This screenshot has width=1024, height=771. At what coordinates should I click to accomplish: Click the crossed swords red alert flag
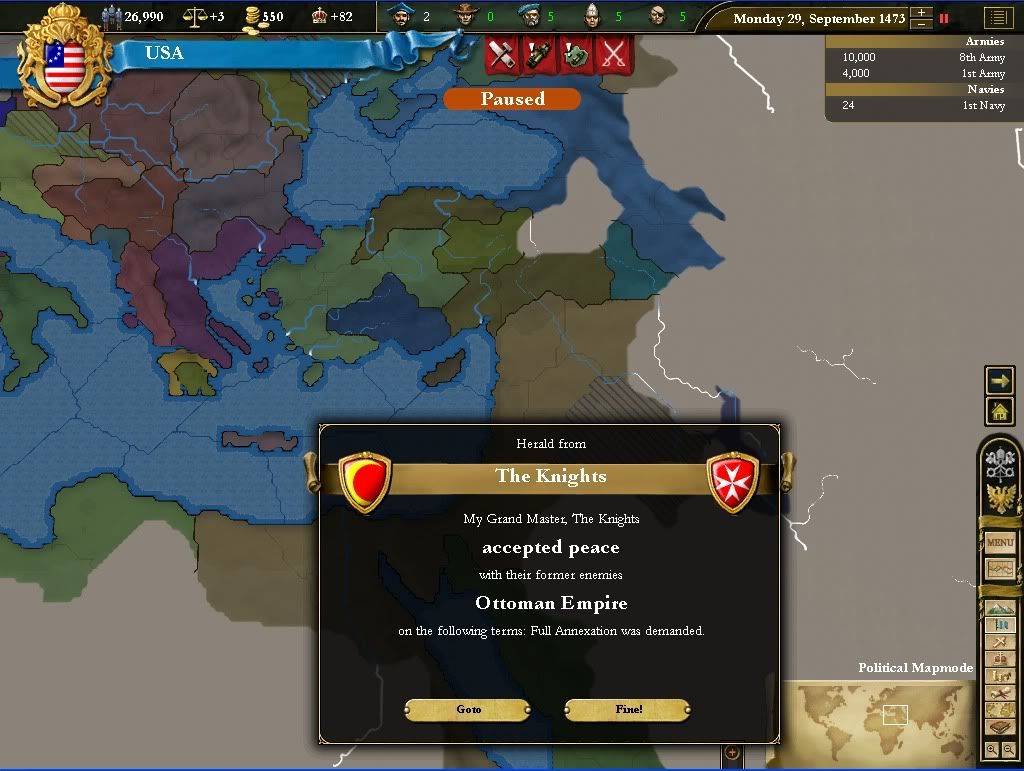610,54
